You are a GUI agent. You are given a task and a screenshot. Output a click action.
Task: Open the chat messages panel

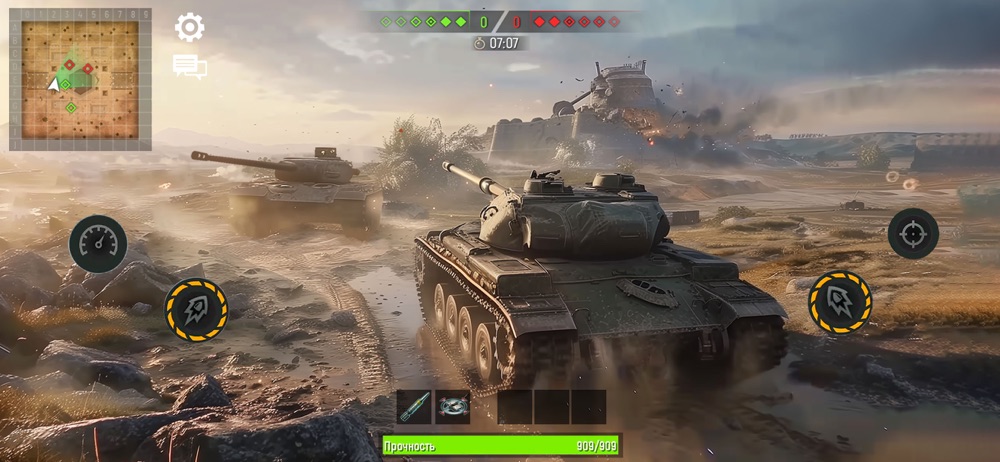[190, 67]
